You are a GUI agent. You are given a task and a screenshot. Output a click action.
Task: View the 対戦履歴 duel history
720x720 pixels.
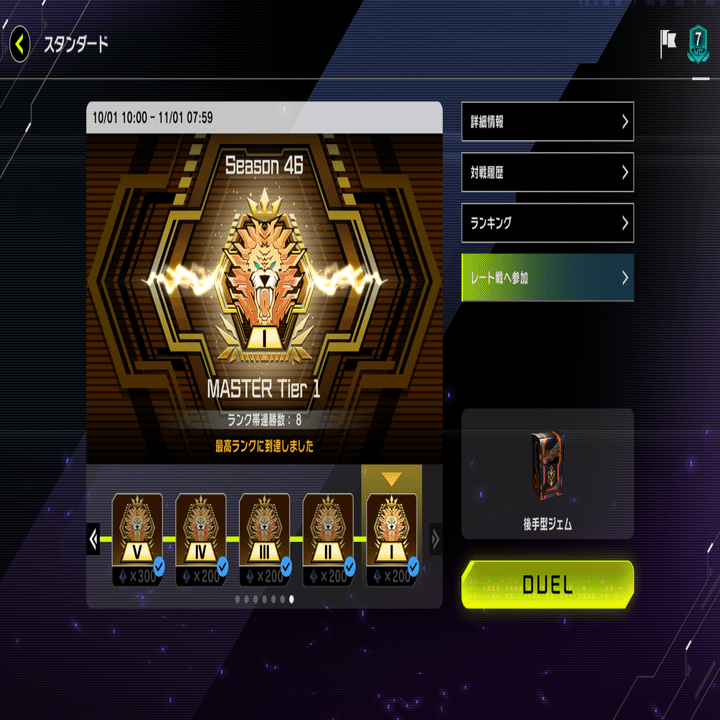tap(547, 172)
